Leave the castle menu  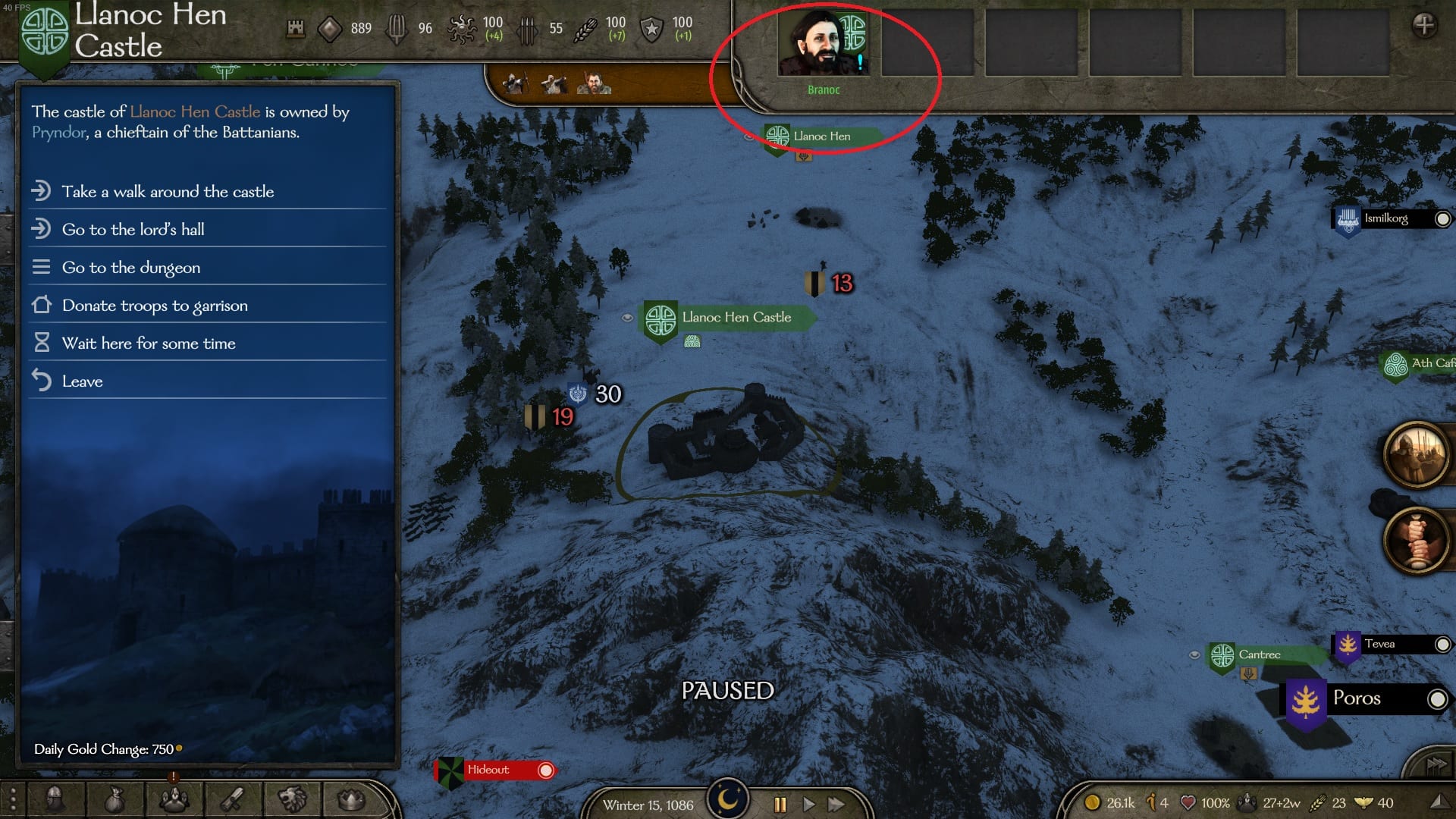click(x=82, y=381)
